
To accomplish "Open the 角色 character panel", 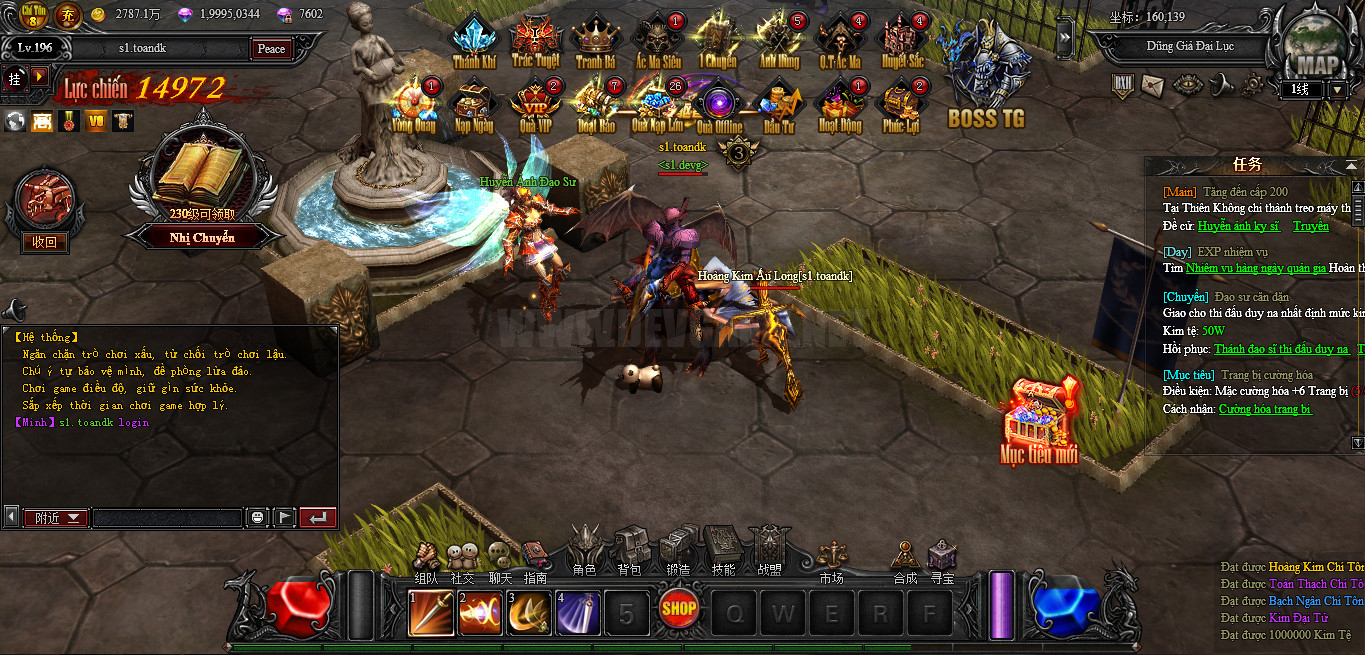I will pos(584,550).
